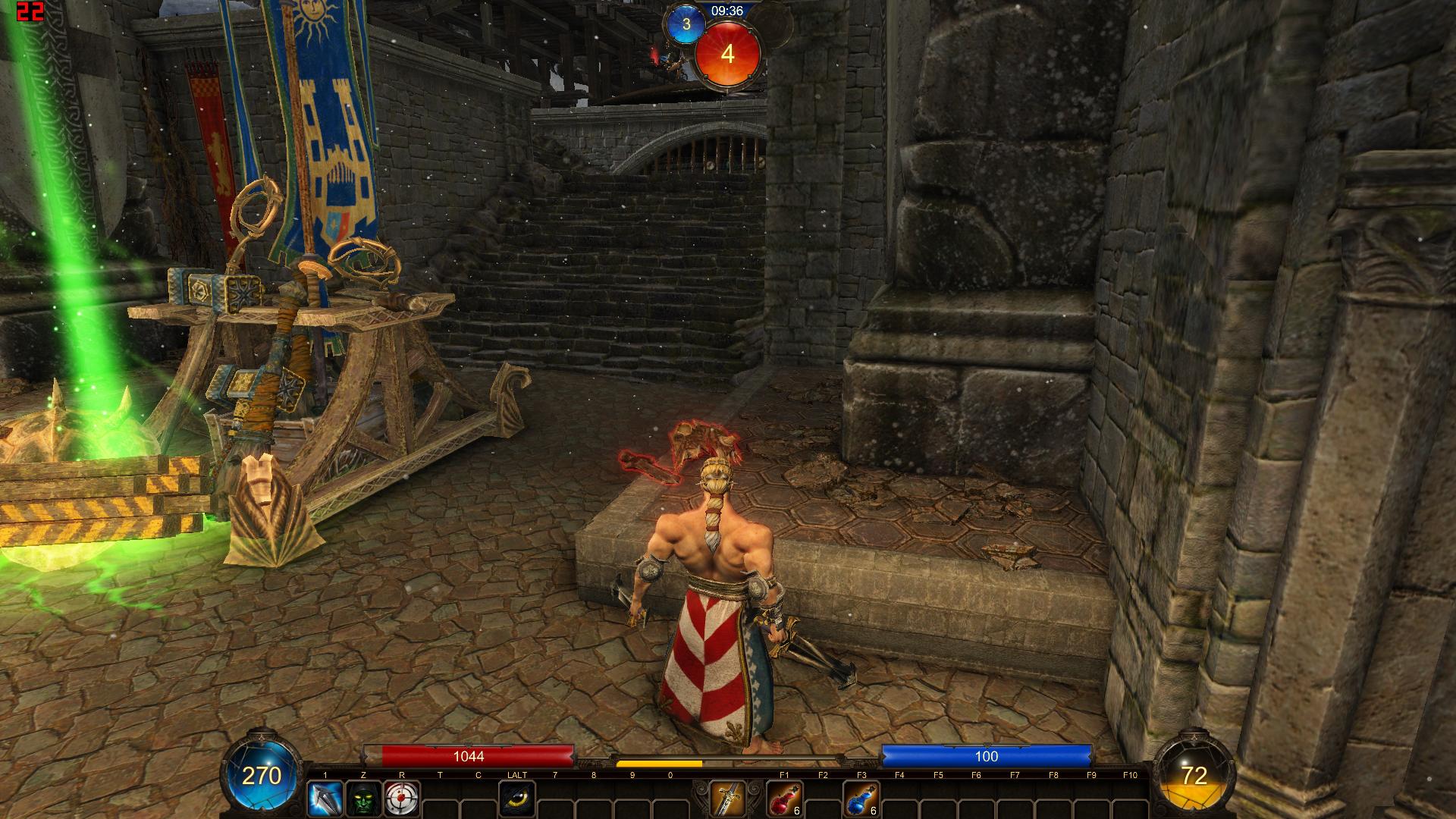
Task: Select the golden sword weapon slot
Action: 726,799
